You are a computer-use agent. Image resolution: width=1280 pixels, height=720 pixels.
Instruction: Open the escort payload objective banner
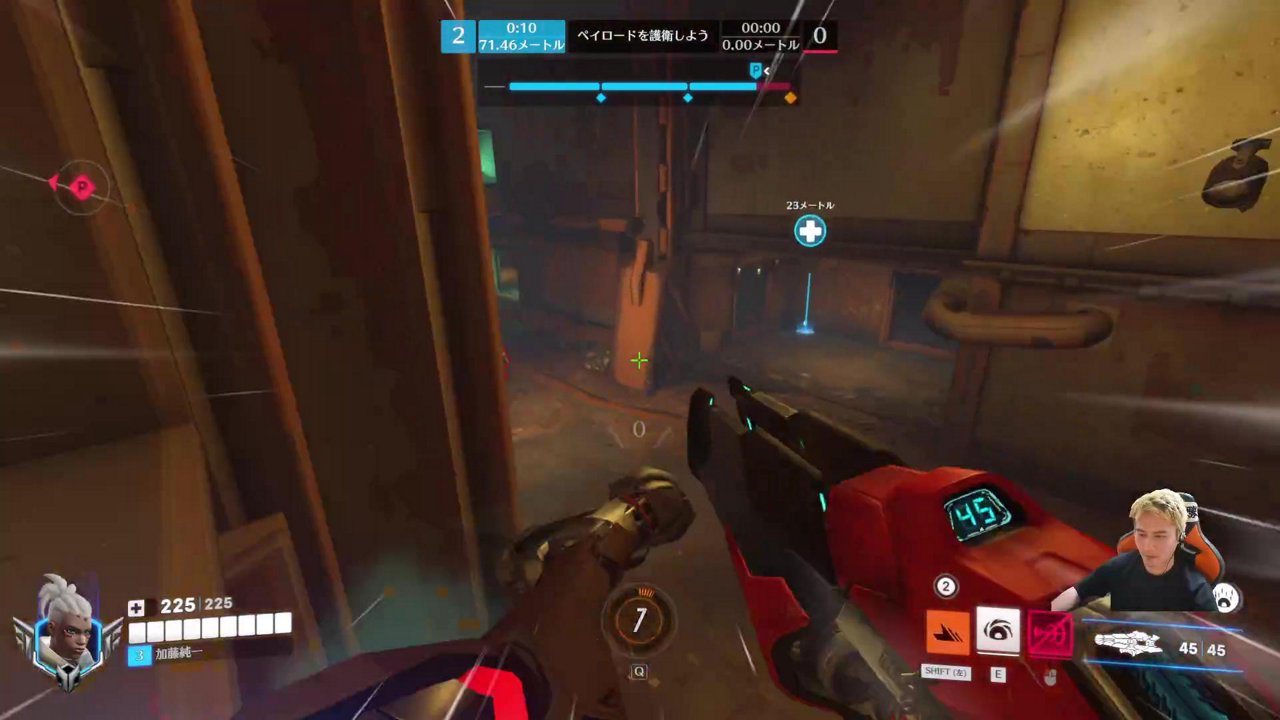pos(642,36)
